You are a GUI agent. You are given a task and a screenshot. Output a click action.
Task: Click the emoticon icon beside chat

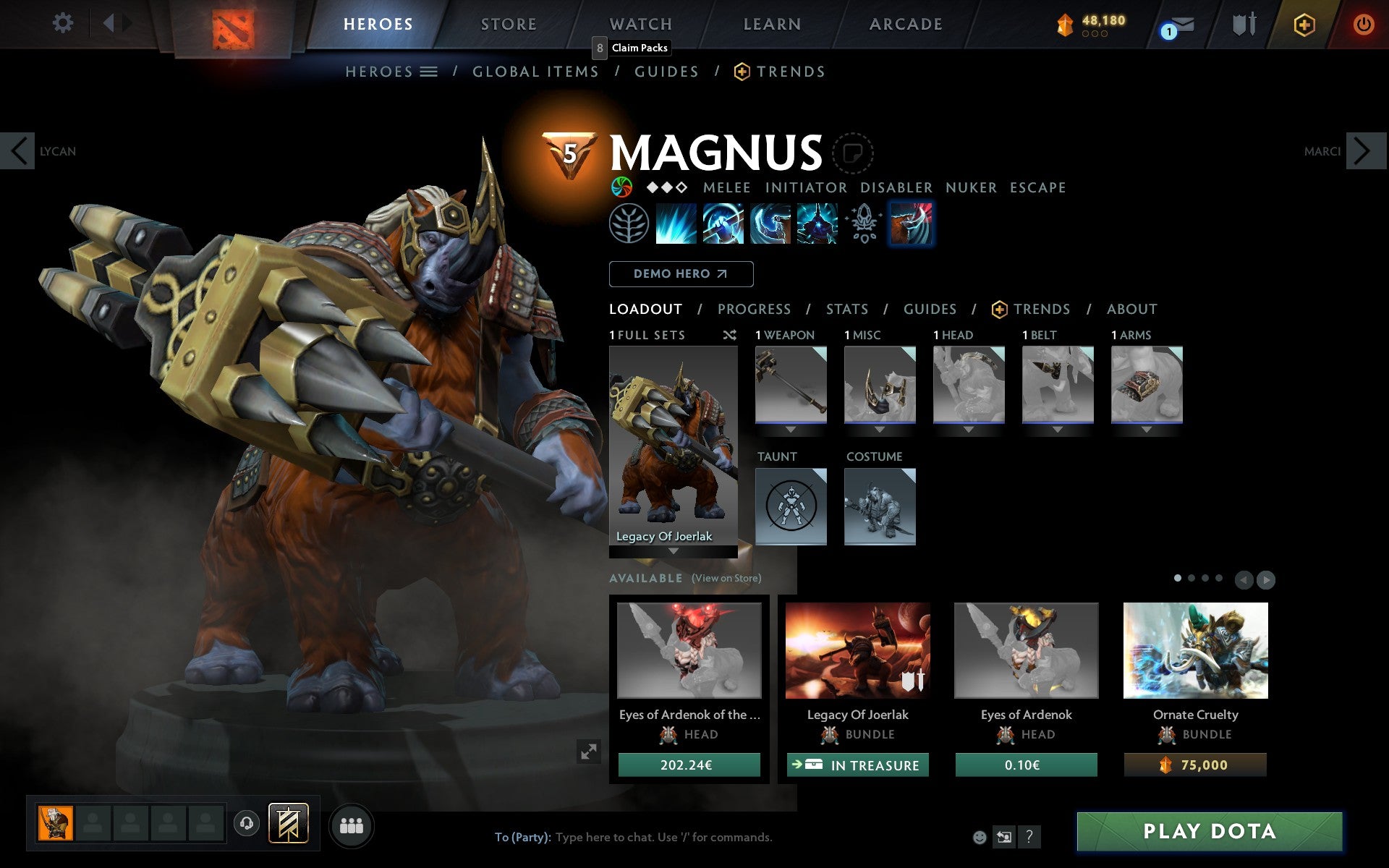tap(980, 838)
